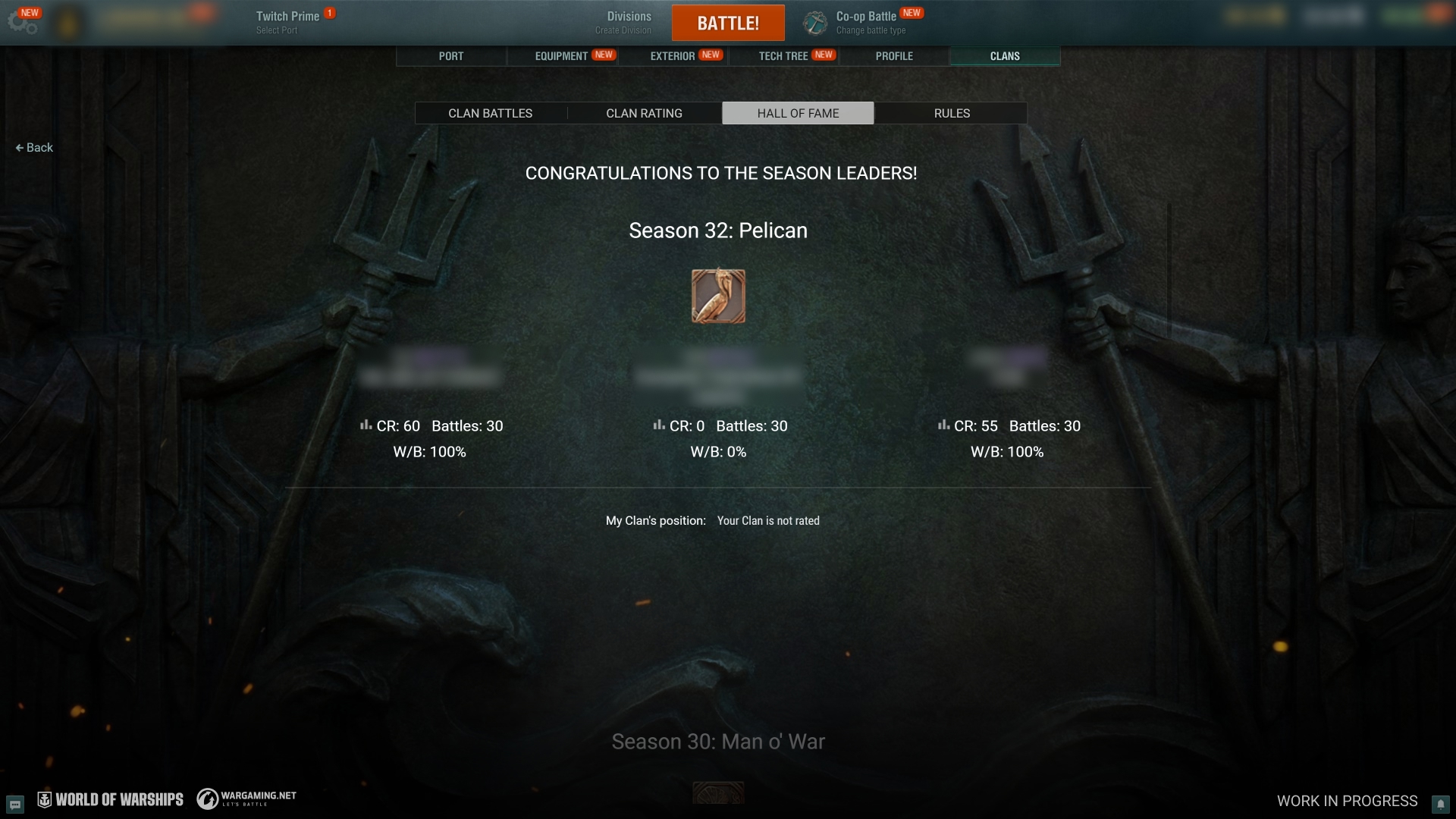Change the battle type from Co-op Battle
This screenshot has width=1456, height=819.
pos(864,23)
